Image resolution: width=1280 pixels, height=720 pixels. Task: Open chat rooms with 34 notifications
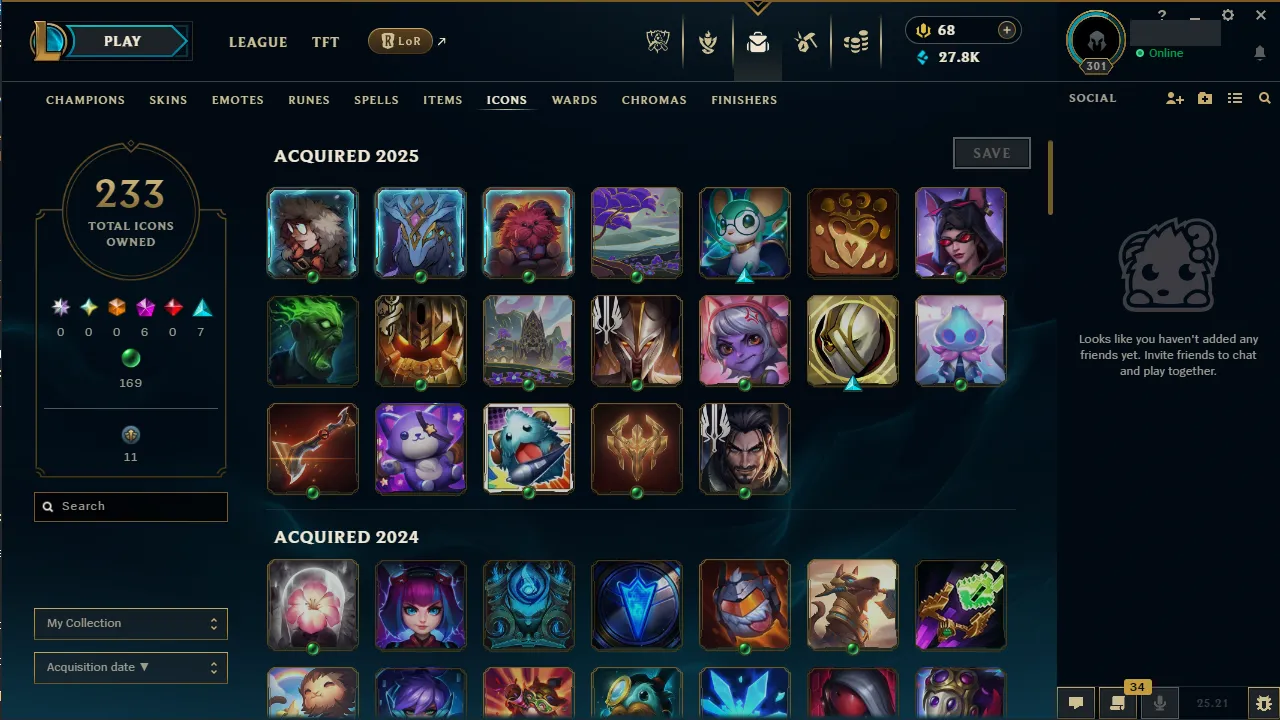tap(1118, 703)
